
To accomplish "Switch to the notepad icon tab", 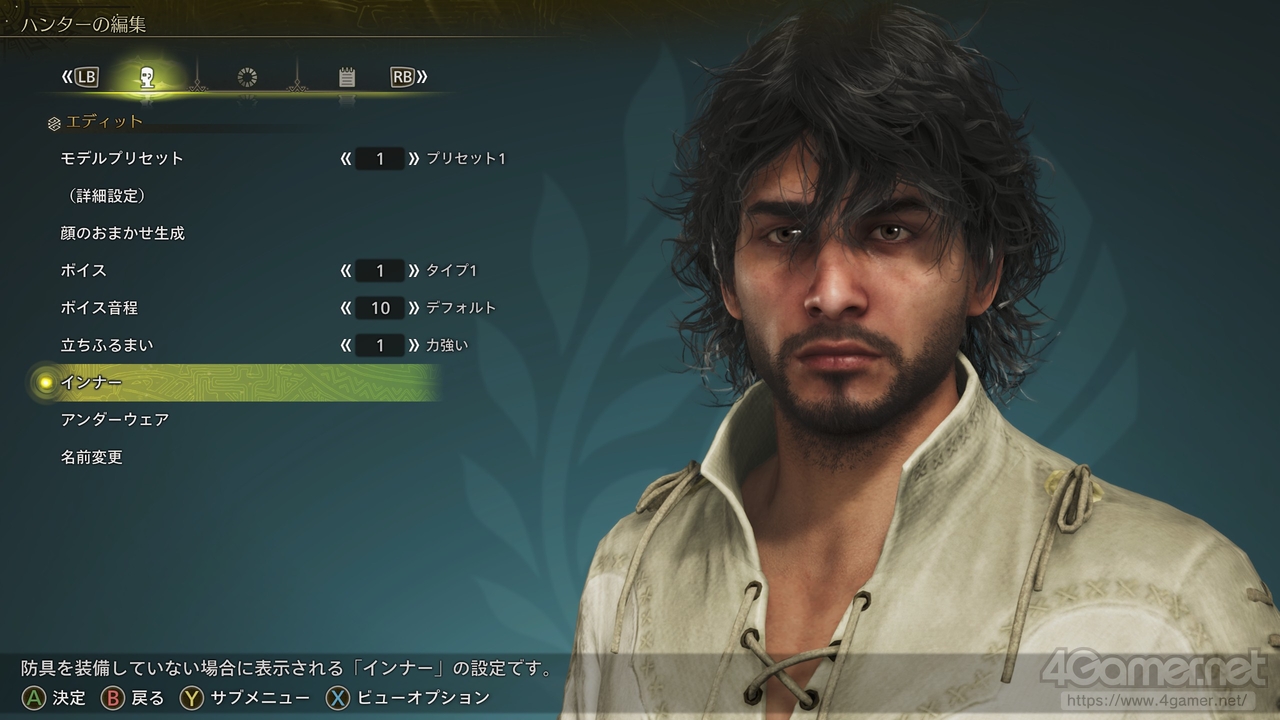I will 347,77.
